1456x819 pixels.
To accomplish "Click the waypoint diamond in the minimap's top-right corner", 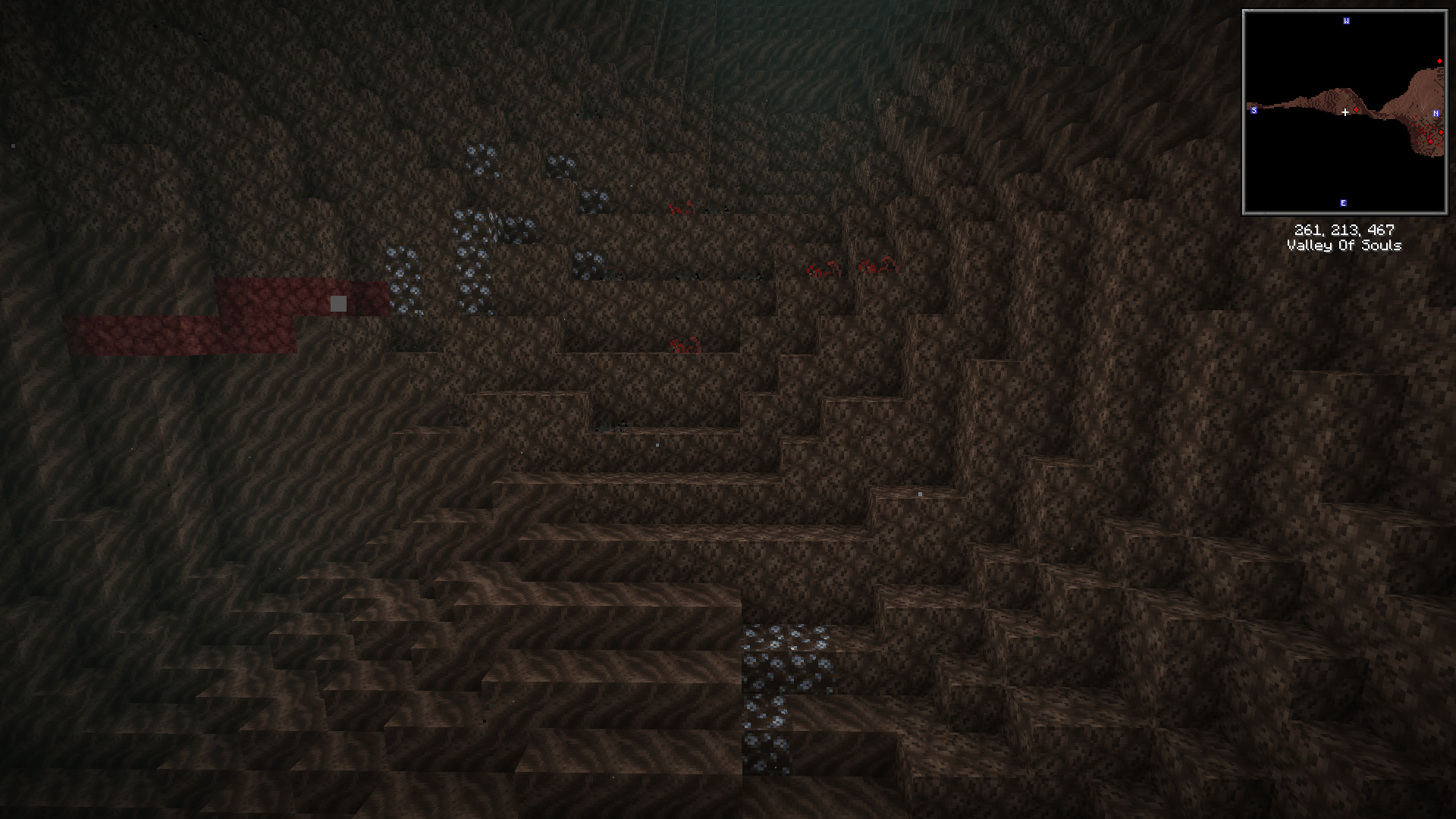I will [x=1439, y=61].
